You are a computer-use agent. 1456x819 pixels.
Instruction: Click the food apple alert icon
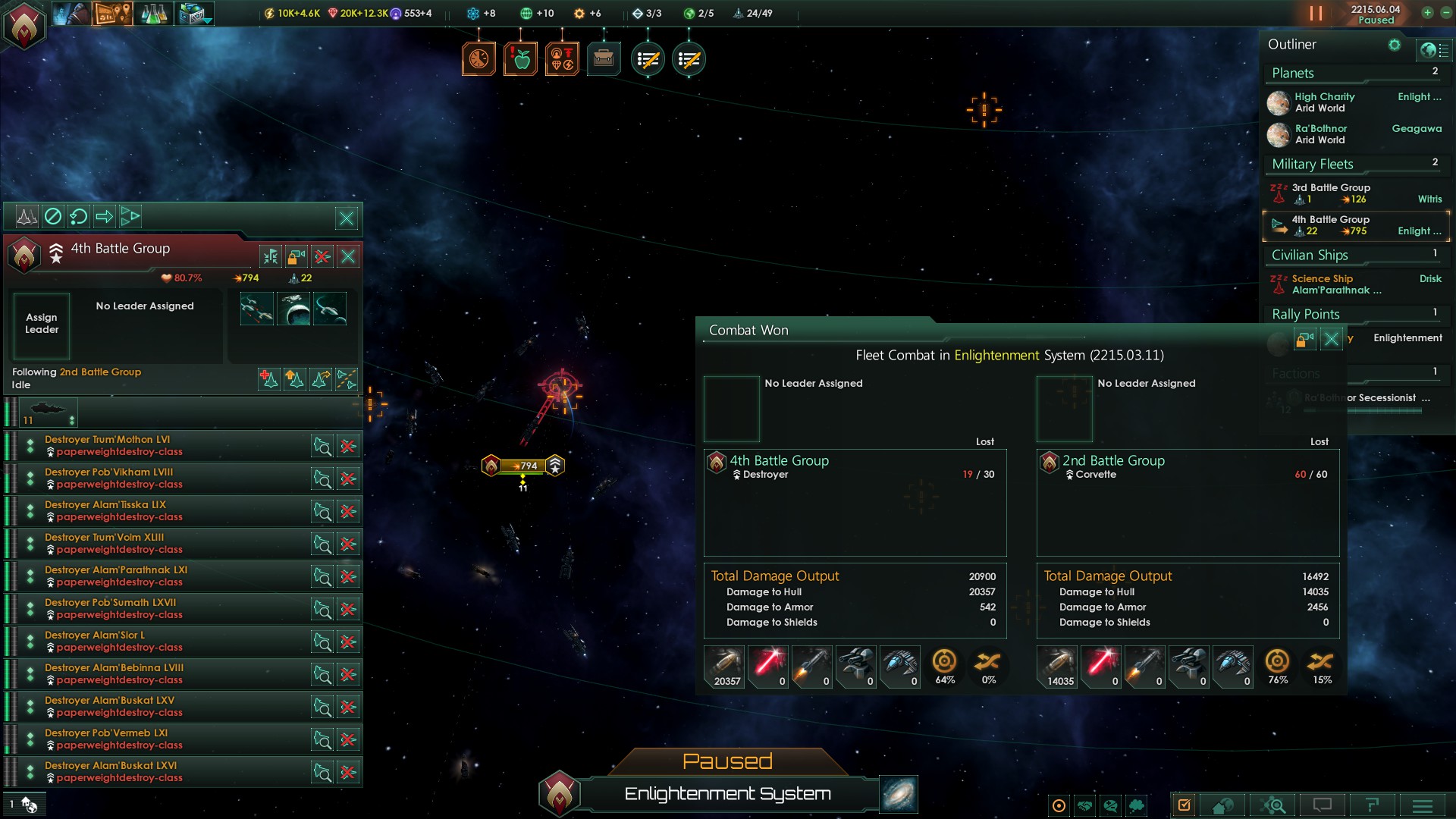tap(521, 58)
